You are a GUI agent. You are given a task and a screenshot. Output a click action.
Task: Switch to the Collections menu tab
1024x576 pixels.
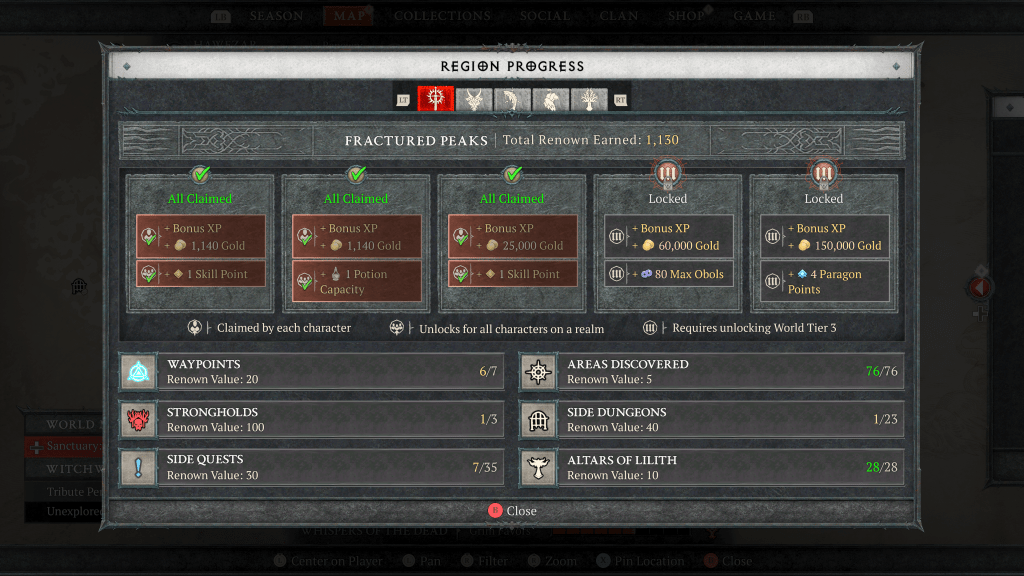(x=442, y=16)
